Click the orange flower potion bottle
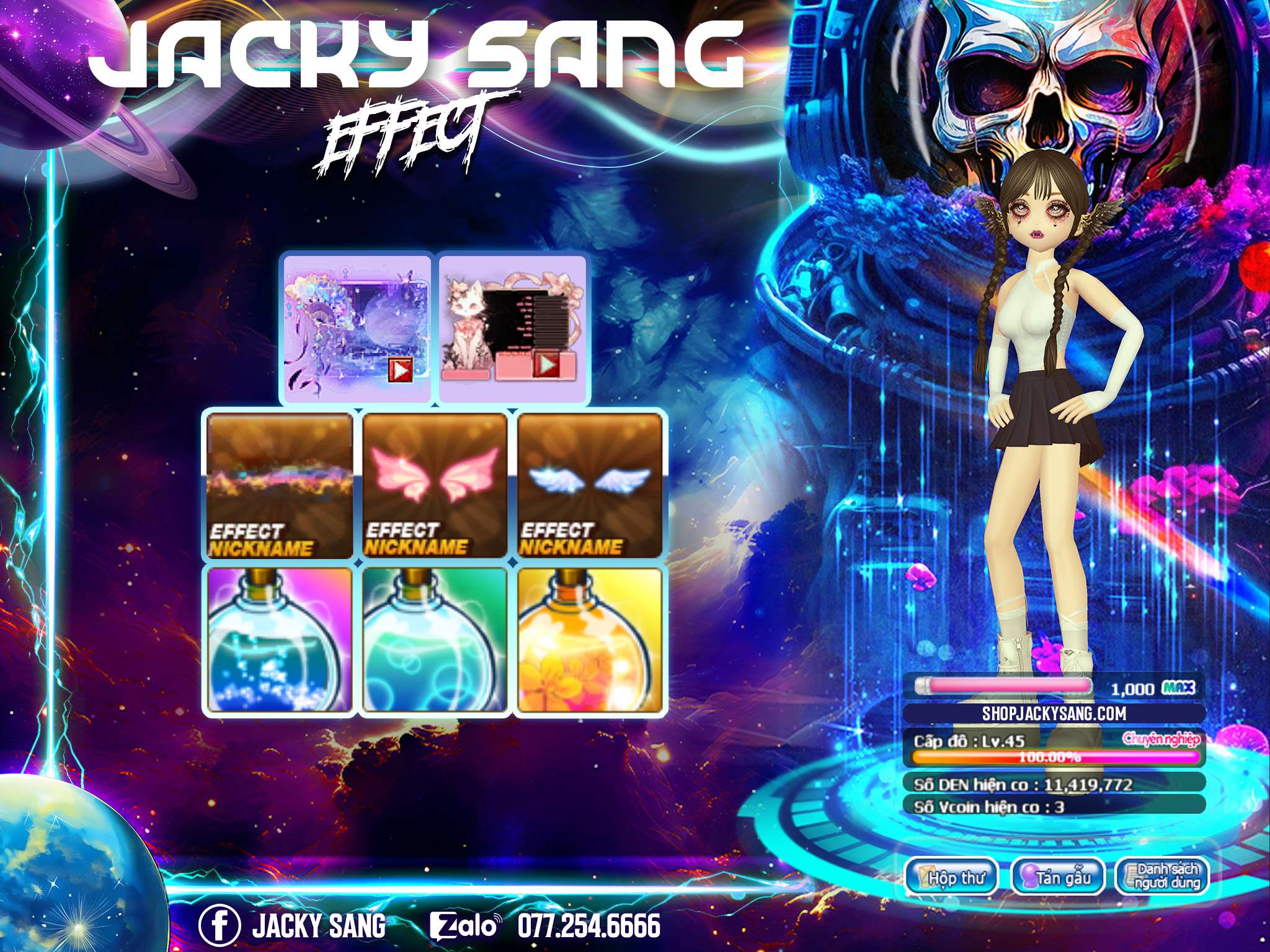This screenshot has height=952, width=1270. [590, 640]
